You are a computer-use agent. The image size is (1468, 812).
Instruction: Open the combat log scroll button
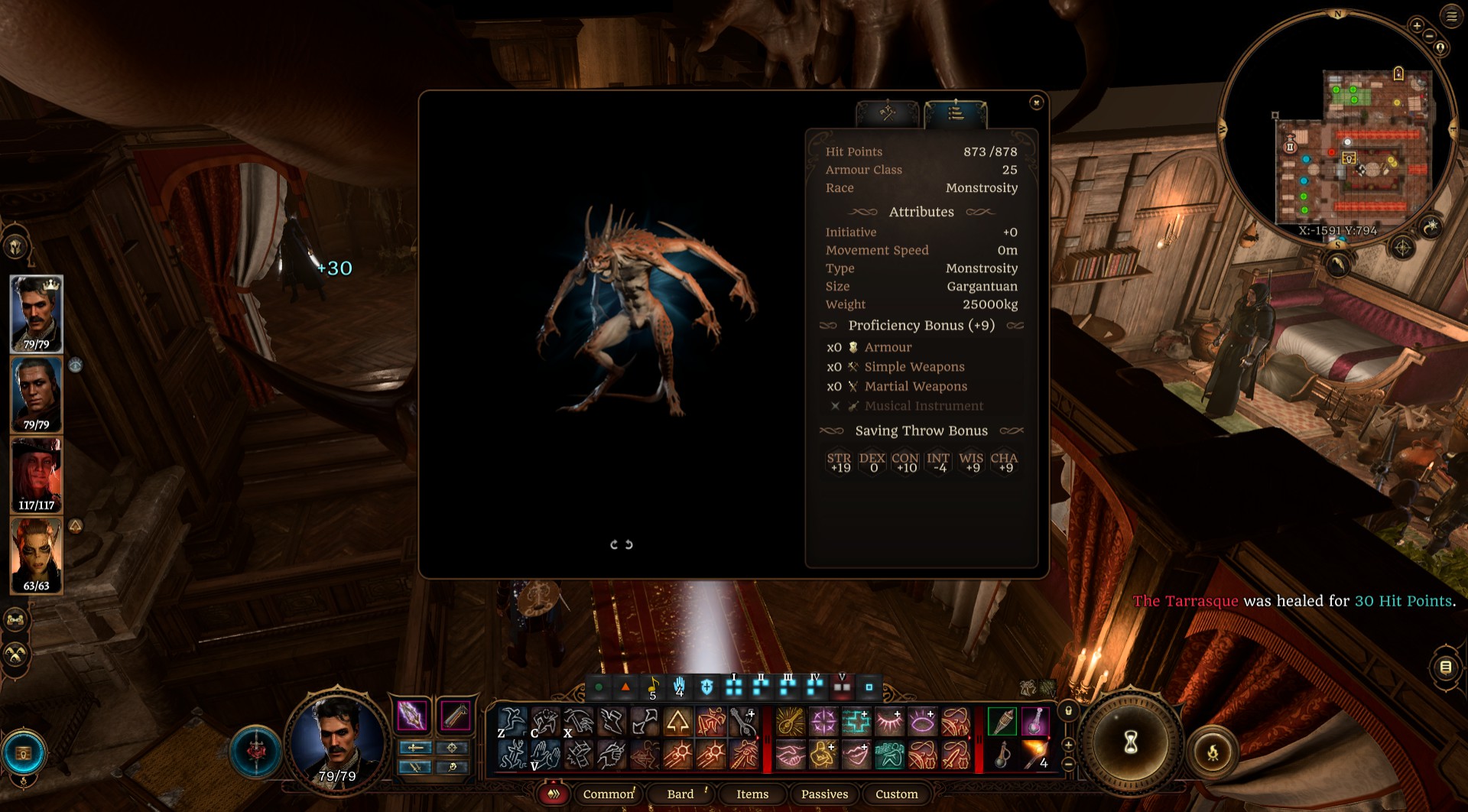[x=1445, y=667]
